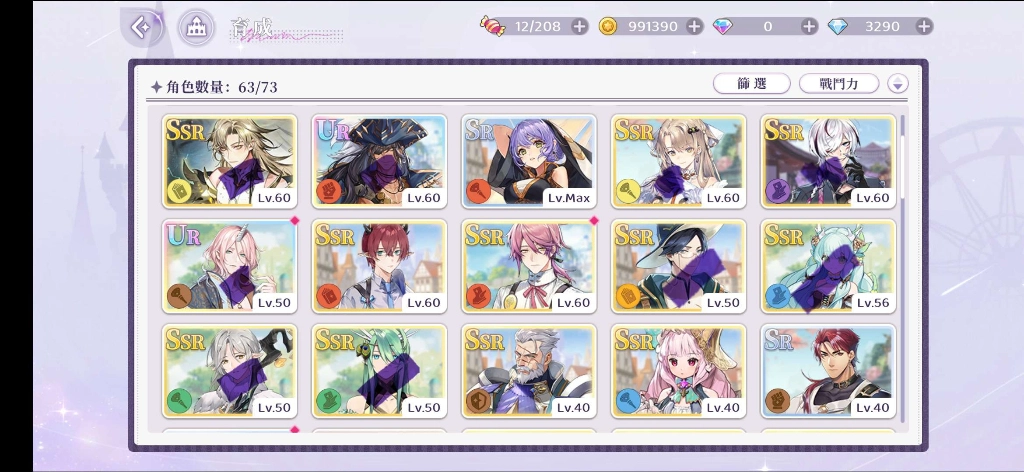
Task: Go back with the arrow button
Action: 143,27
